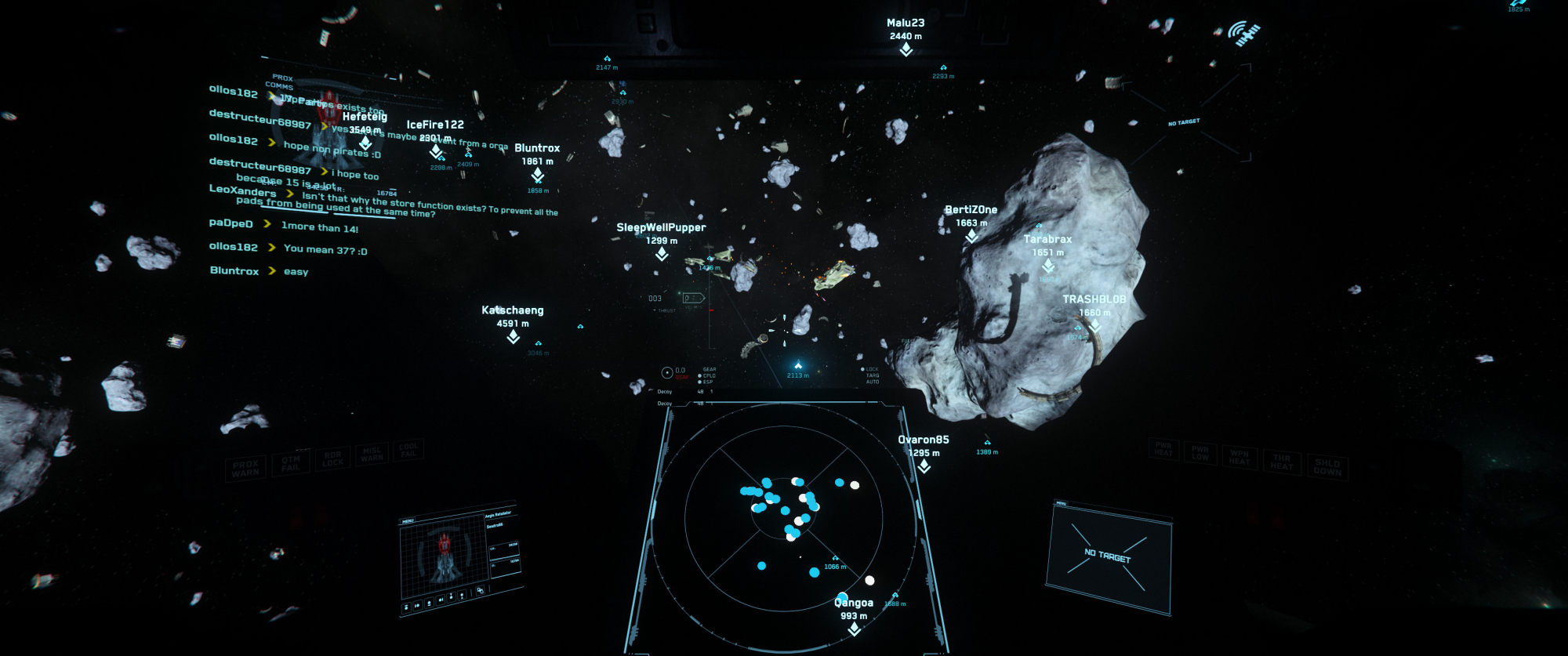Image resolution: width=1568 pixels, height=656 pixels.
Task: Click the circular radar scope
Action: click(x=783, y=517)
